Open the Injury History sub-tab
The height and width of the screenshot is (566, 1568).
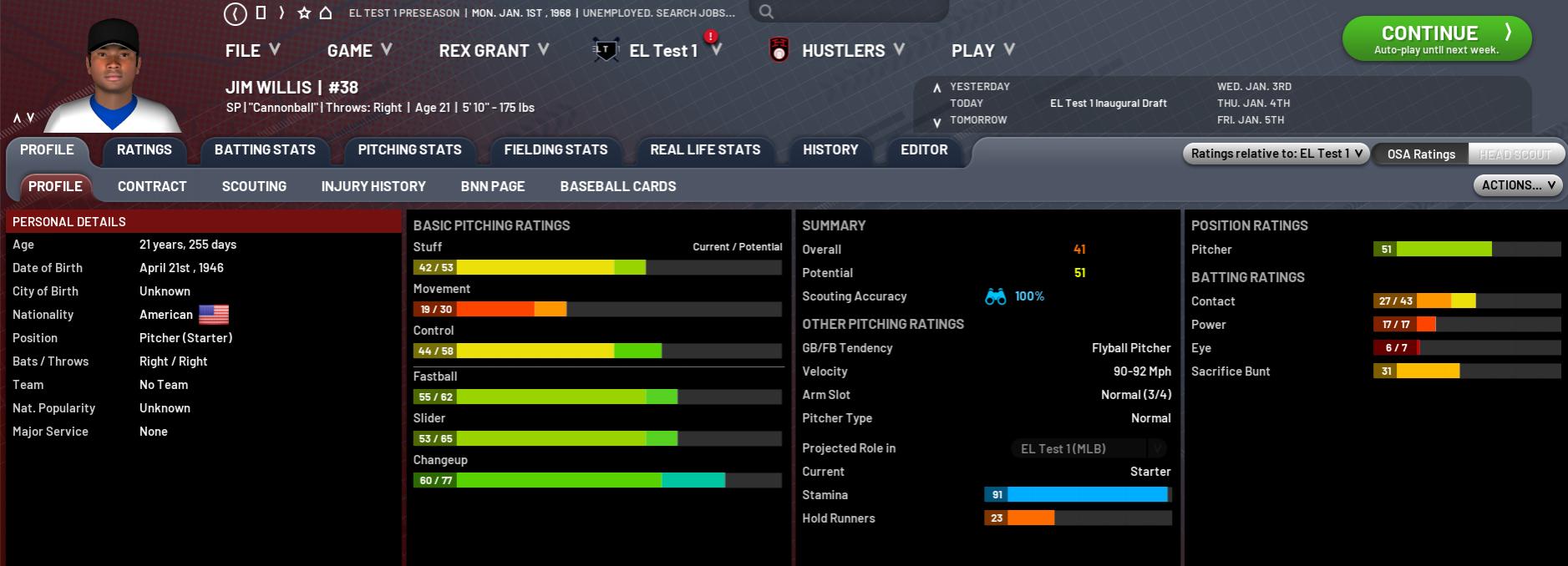(x=373, y=187)
